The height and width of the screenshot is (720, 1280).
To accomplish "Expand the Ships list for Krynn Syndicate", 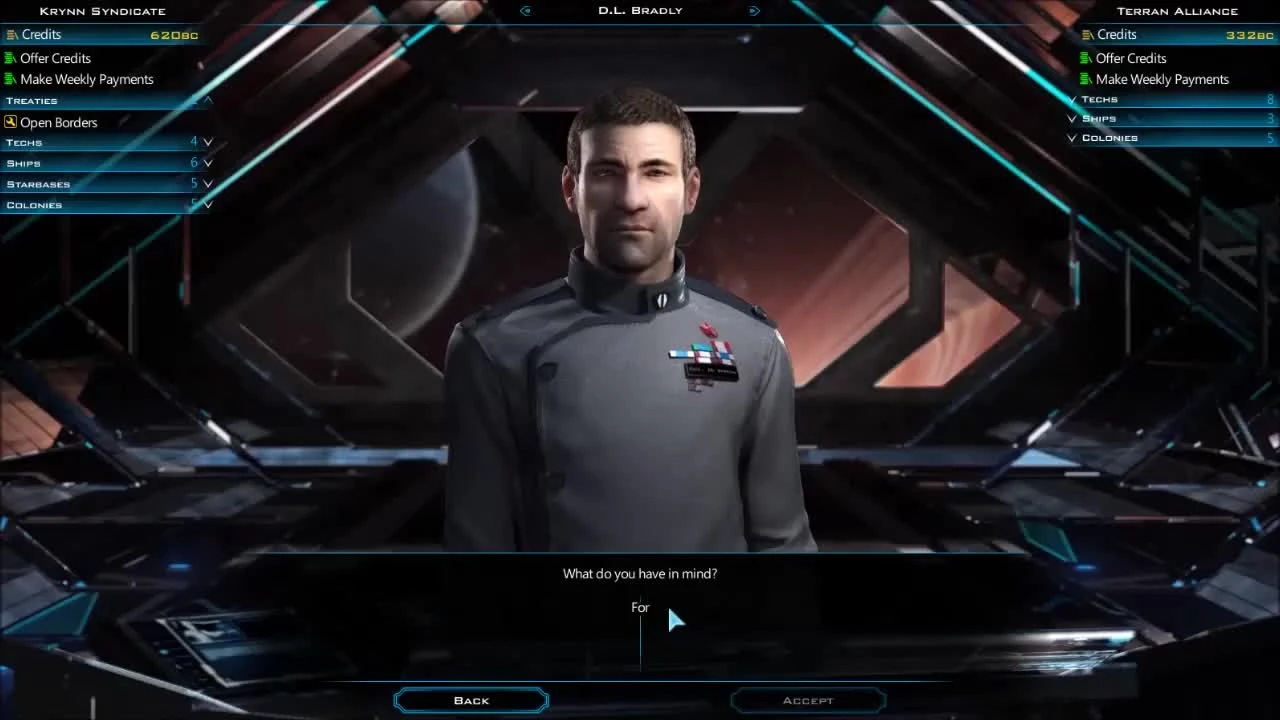I will [208, 162].
